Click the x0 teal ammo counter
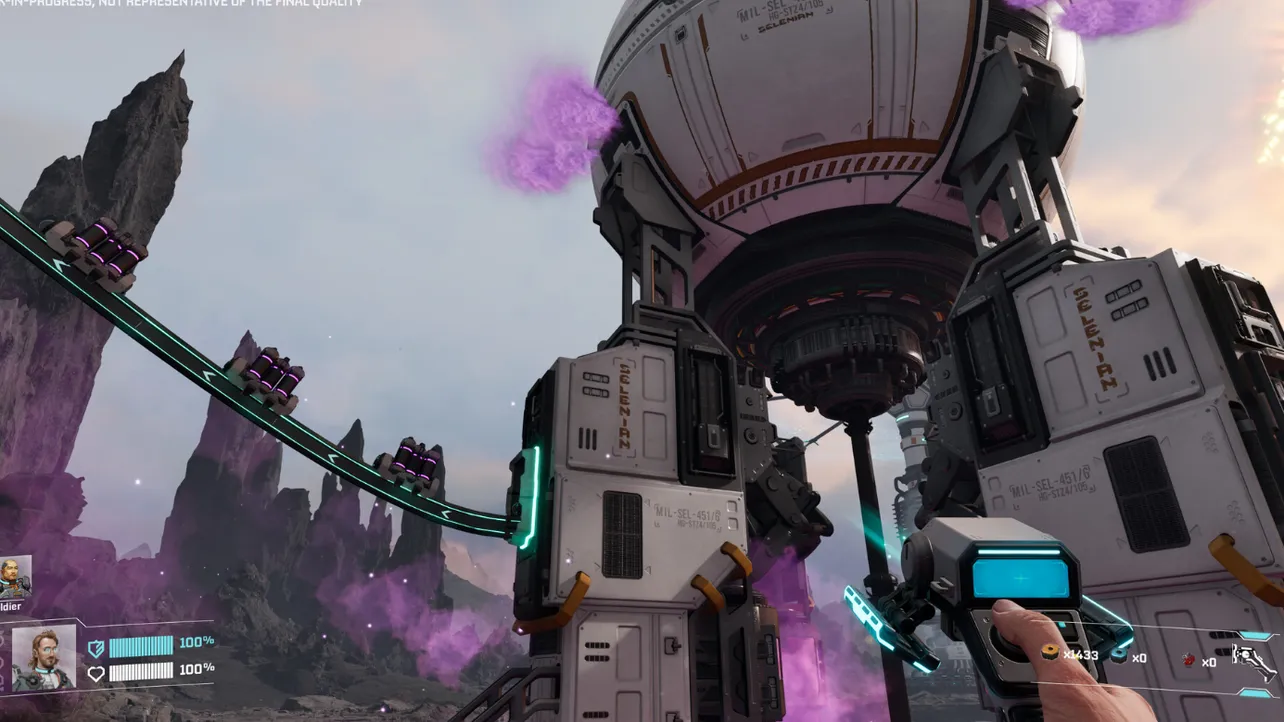Viewport: 1284px width, 722px height. [1140, 658]
